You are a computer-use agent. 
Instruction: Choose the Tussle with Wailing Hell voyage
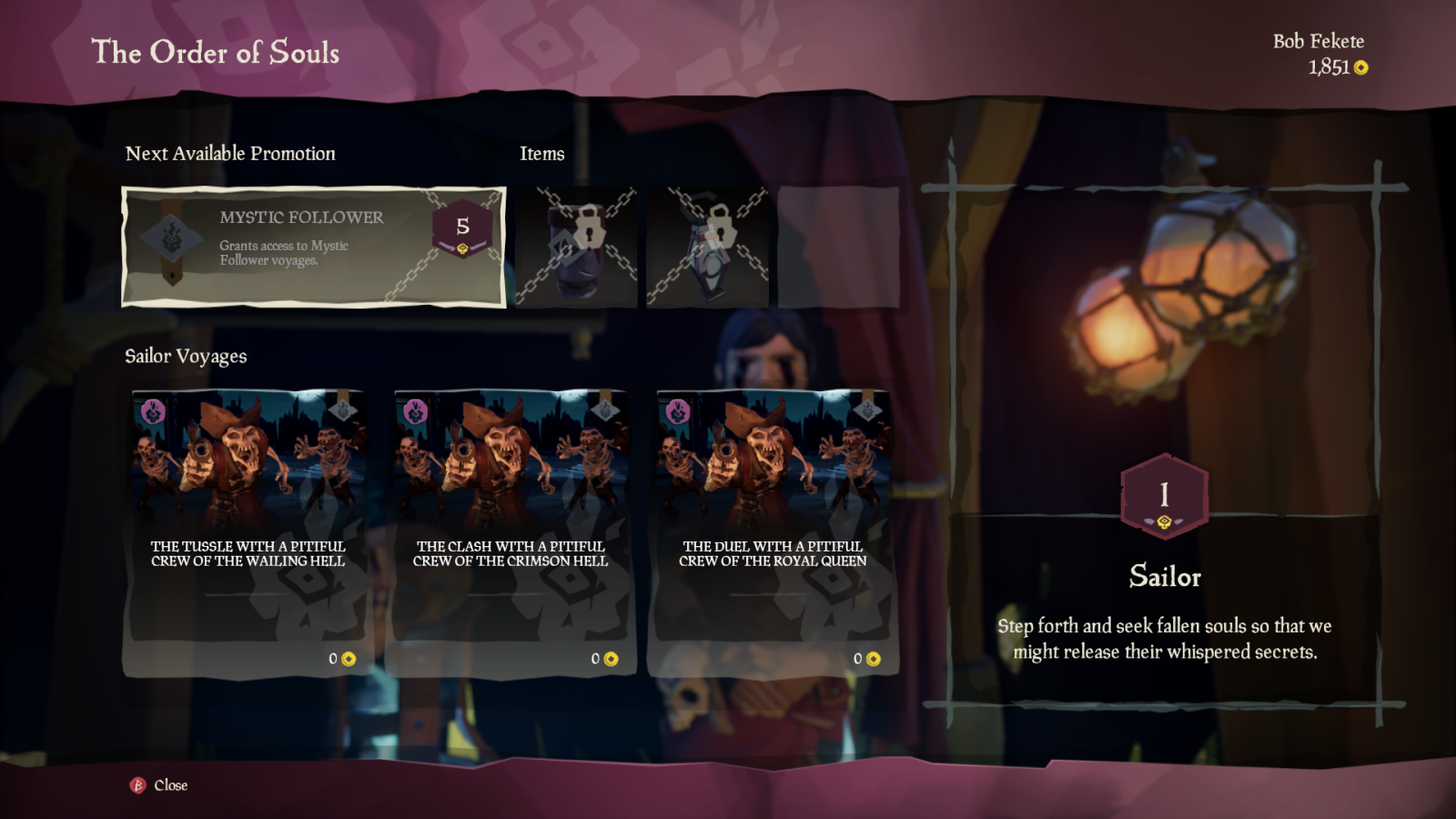click(x=247, y=533)
